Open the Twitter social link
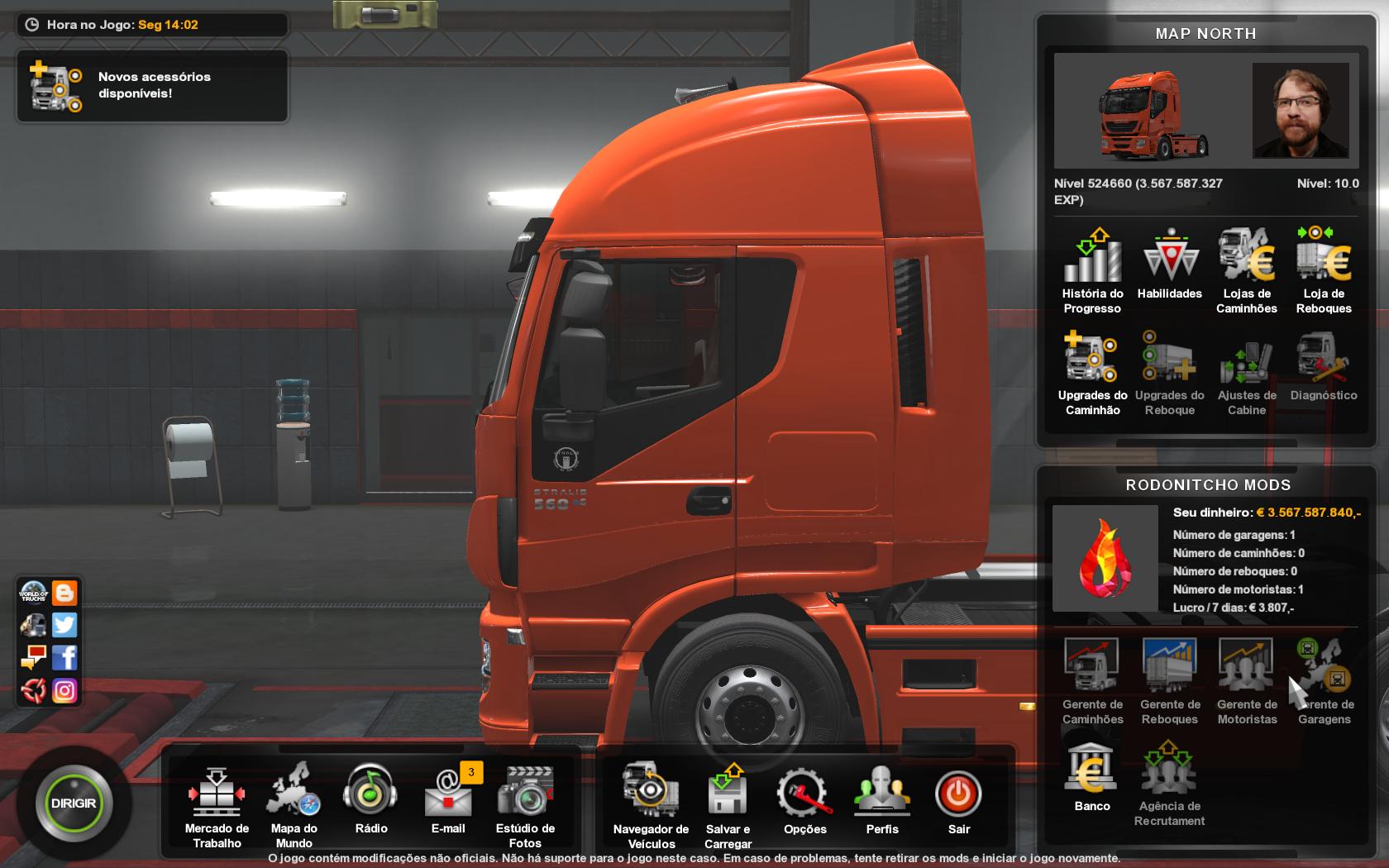1389x868 pixels. (64, 625)
